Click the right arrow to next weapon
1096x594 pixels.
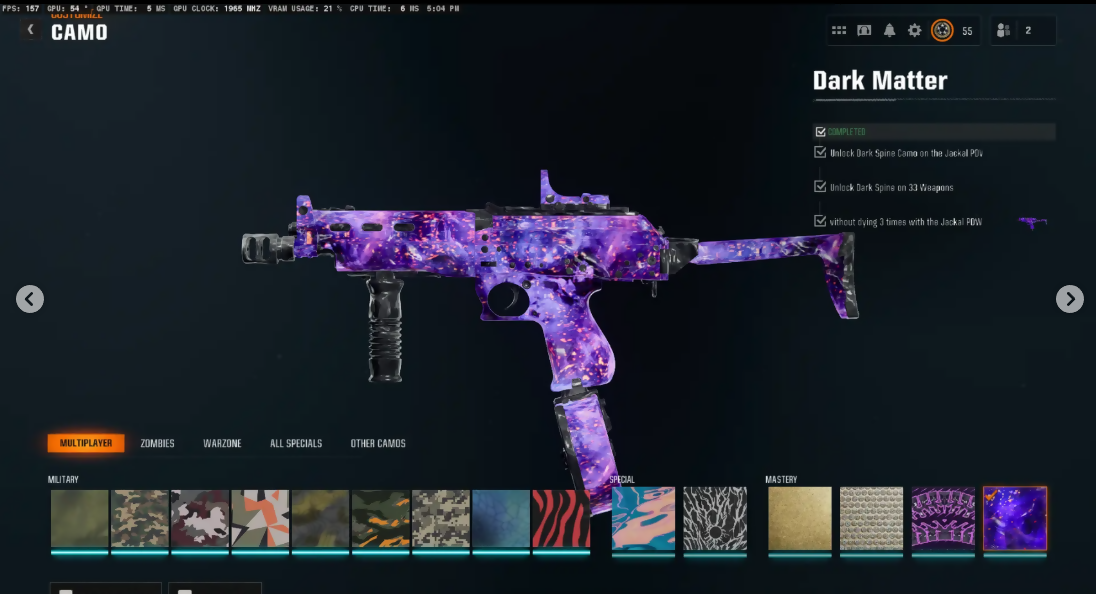coord(1070,298)
